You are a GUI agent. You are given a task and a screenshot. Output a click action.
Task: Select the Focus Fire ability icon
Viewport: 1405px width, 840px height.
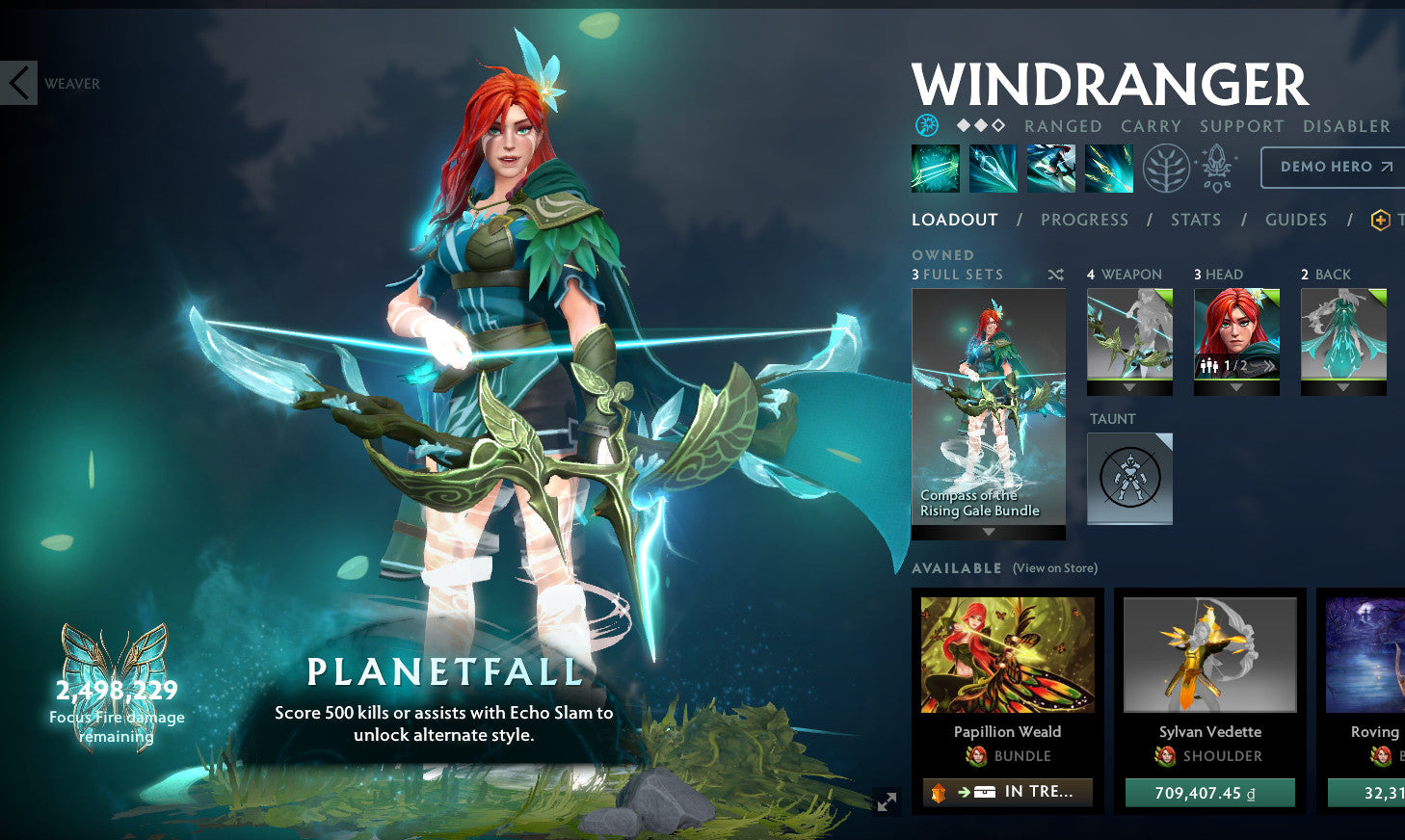point(1107,167)
